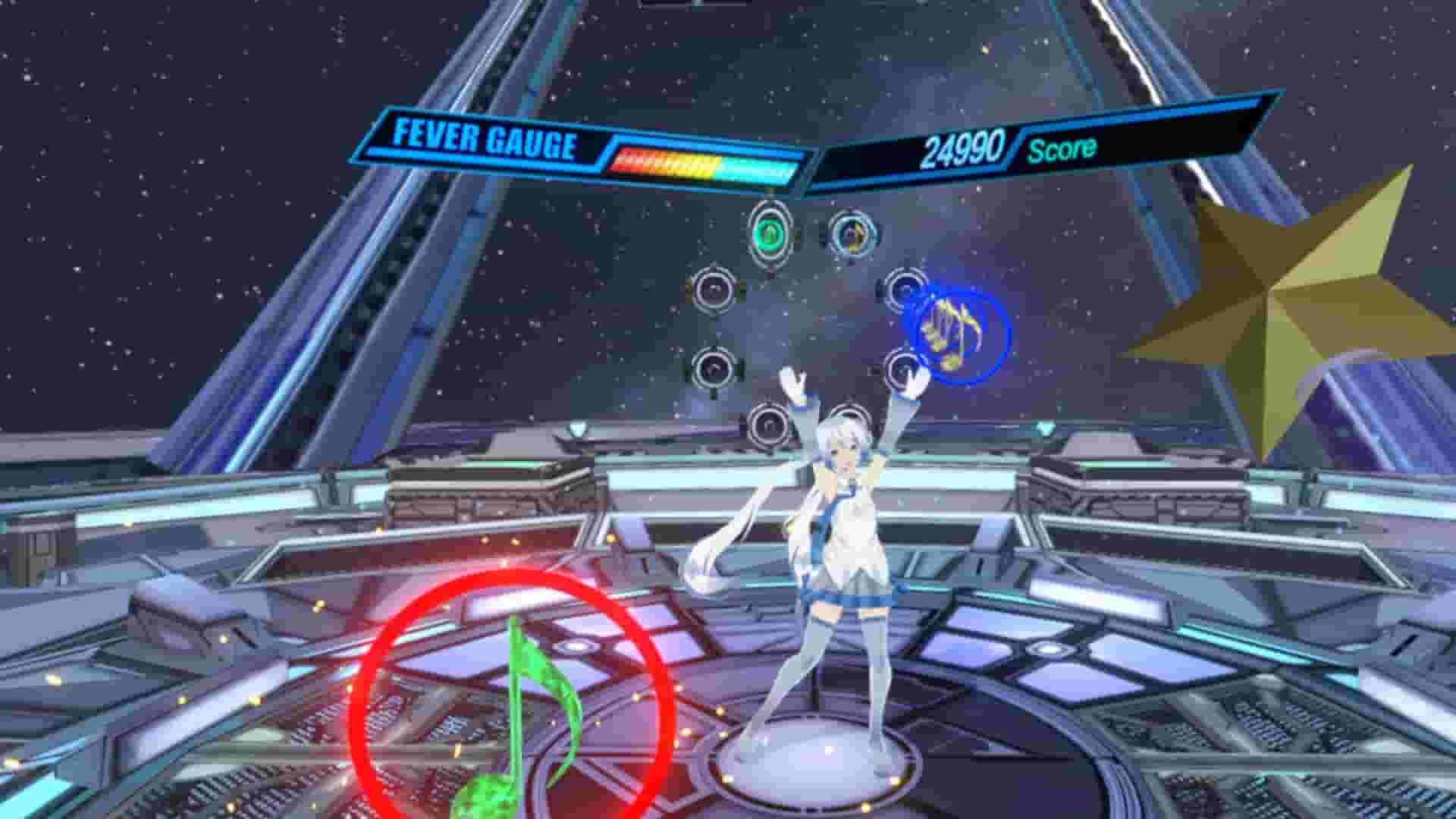1456x819 pixels.
Task: Tap the Score label on the score bar
Action: [x=1062, y=151]
